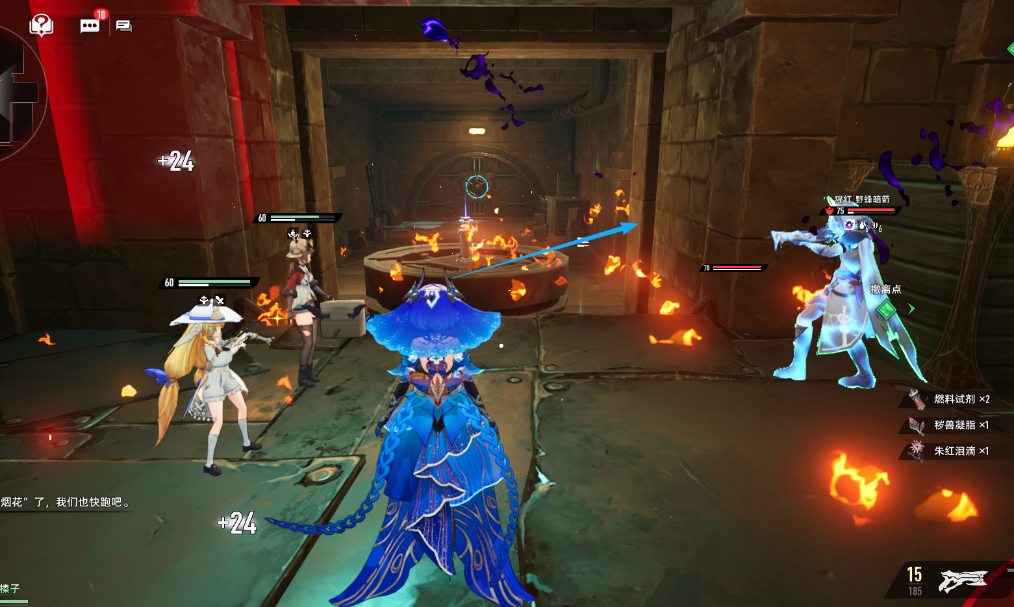1014x607 pixels.
Task: Open the chat messages with 10 unread
Action: coord(90,25)
